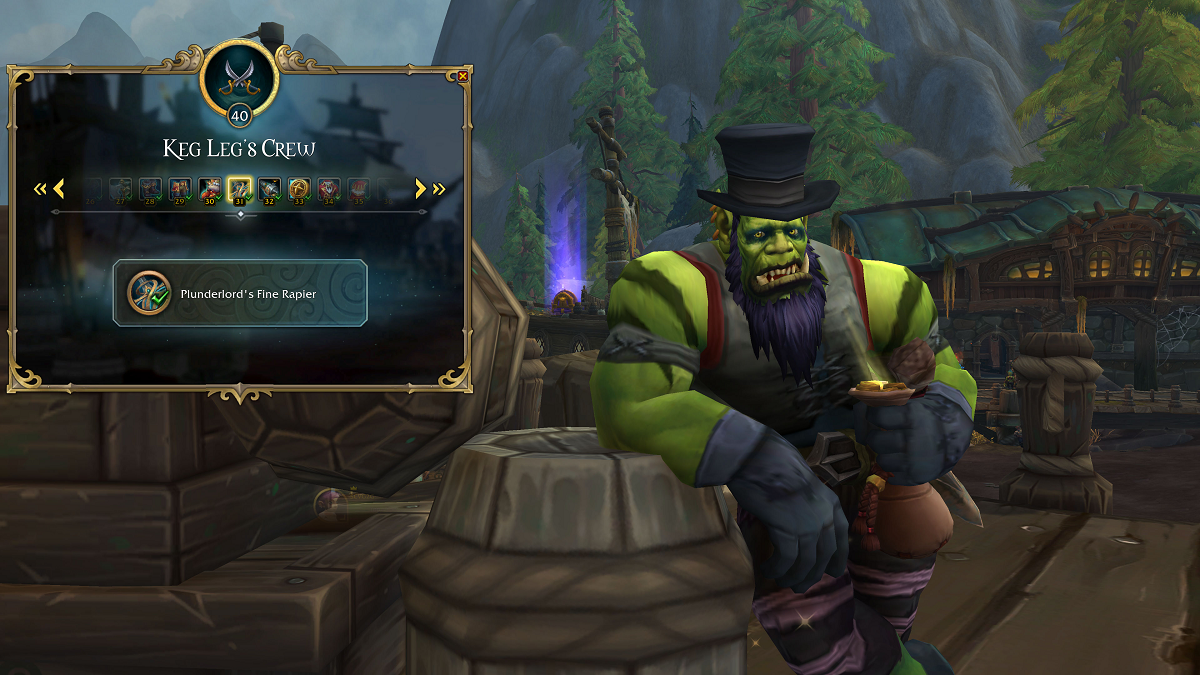Click the highlighted level 31 reward icon
The height and width of the screenshot is (675, 1200).
click(x=239, y=188)
